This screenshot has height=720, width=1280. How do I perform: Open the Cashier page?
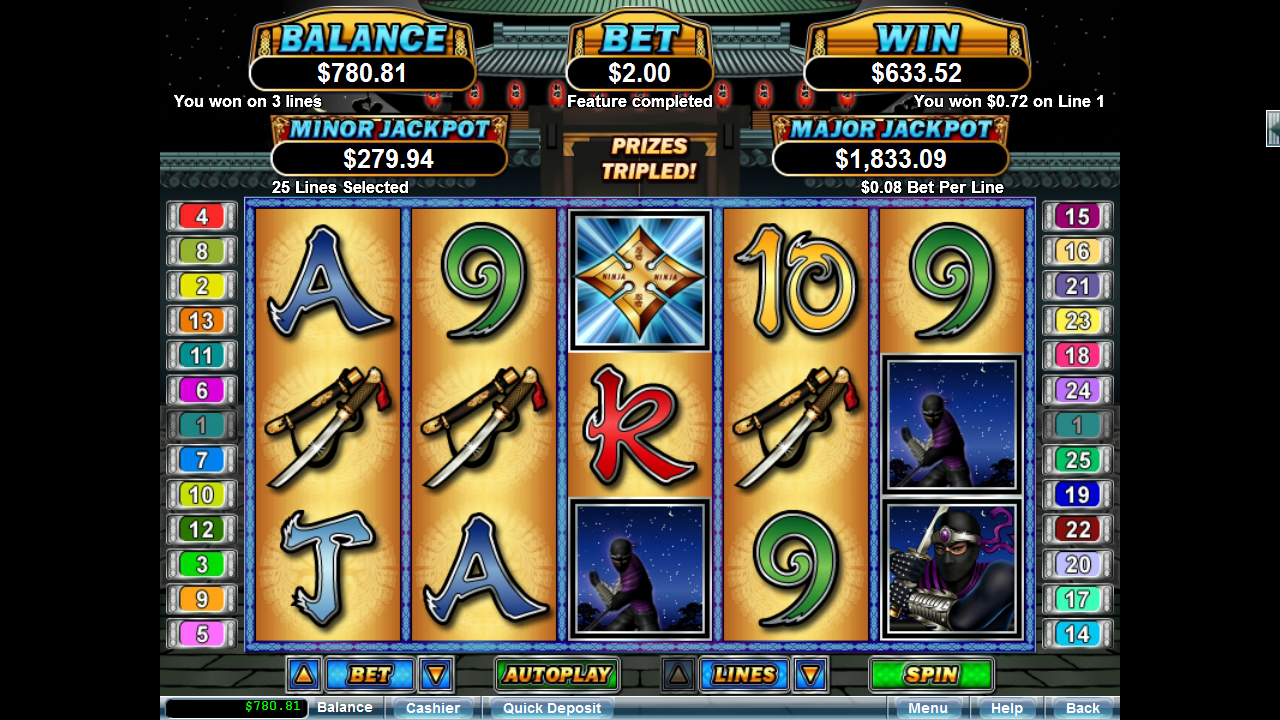(x=433, y=708)
